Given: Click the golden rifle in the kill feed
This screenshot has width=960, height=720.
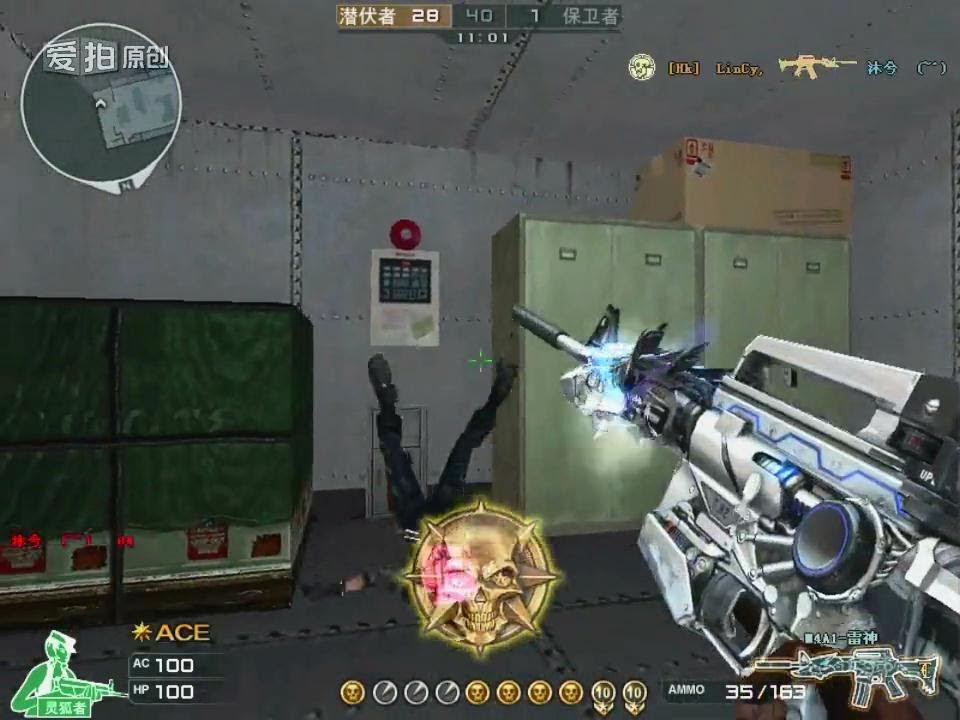Looking at the screenshot, I should (817, 66).
